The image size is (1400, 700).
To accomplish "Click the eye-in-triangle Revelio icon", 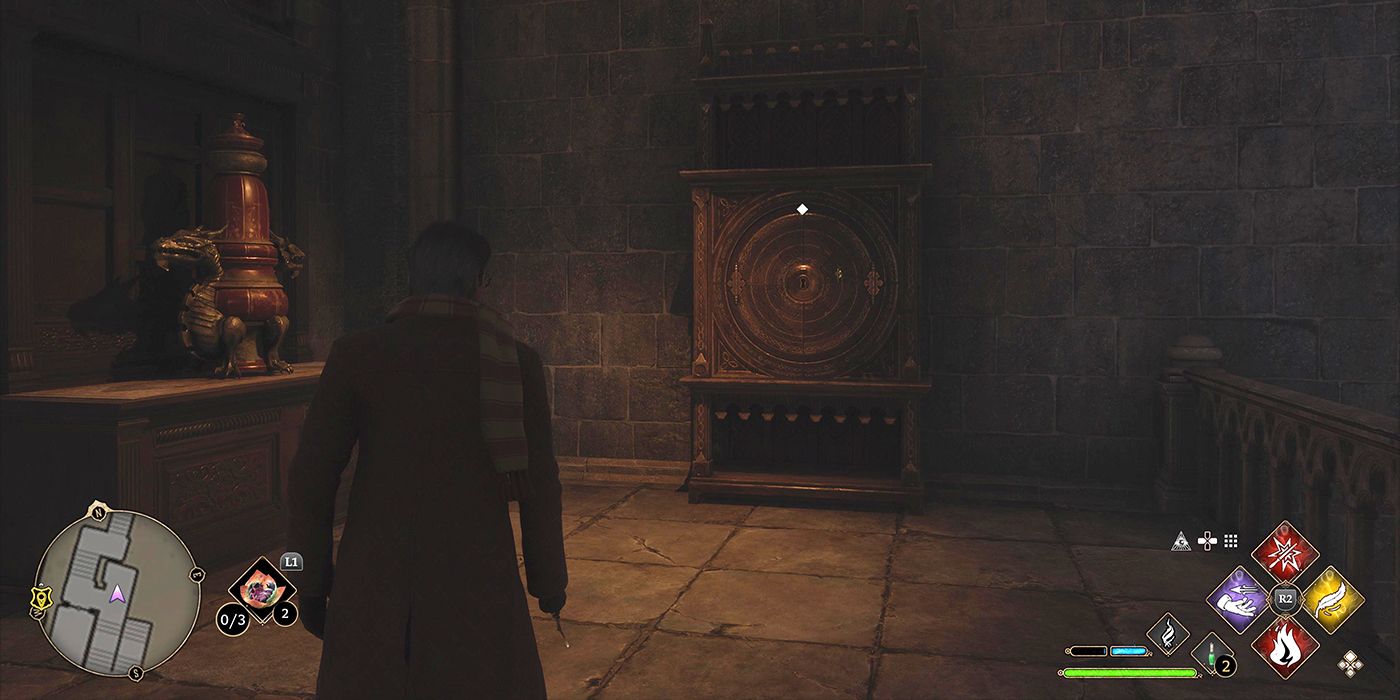I will (x=1182, y=541).
